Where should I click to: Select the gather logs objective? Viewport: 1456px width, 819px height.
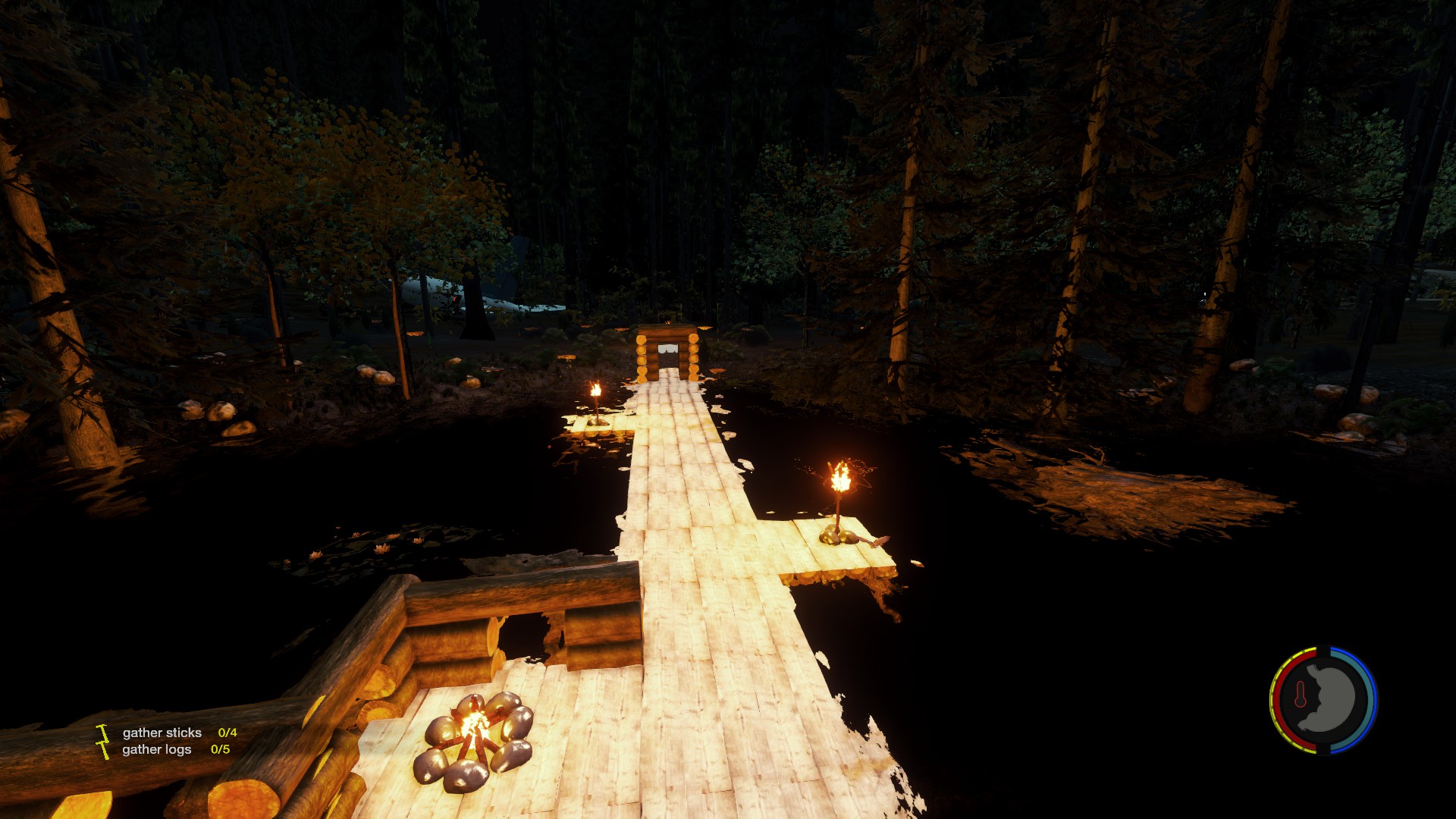pos(157,749)
